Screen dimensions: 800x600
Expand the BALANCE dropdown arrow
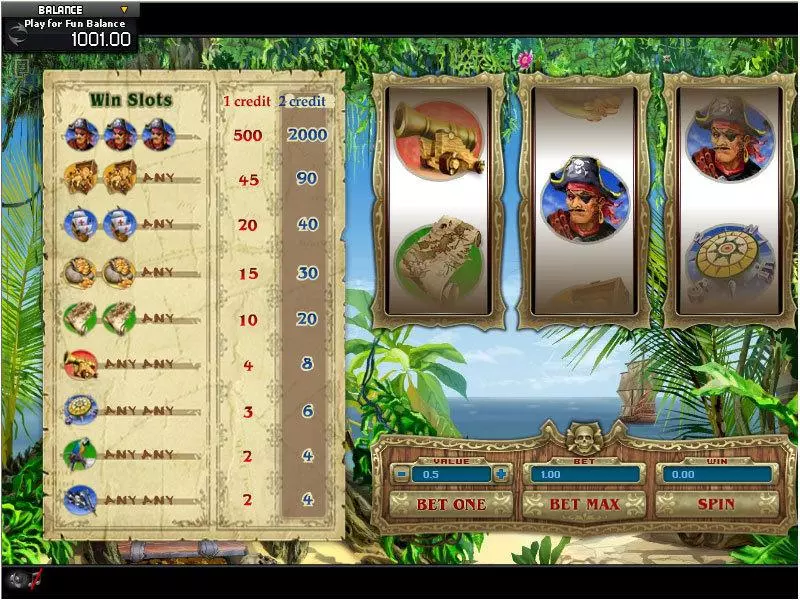click(124, 10)
